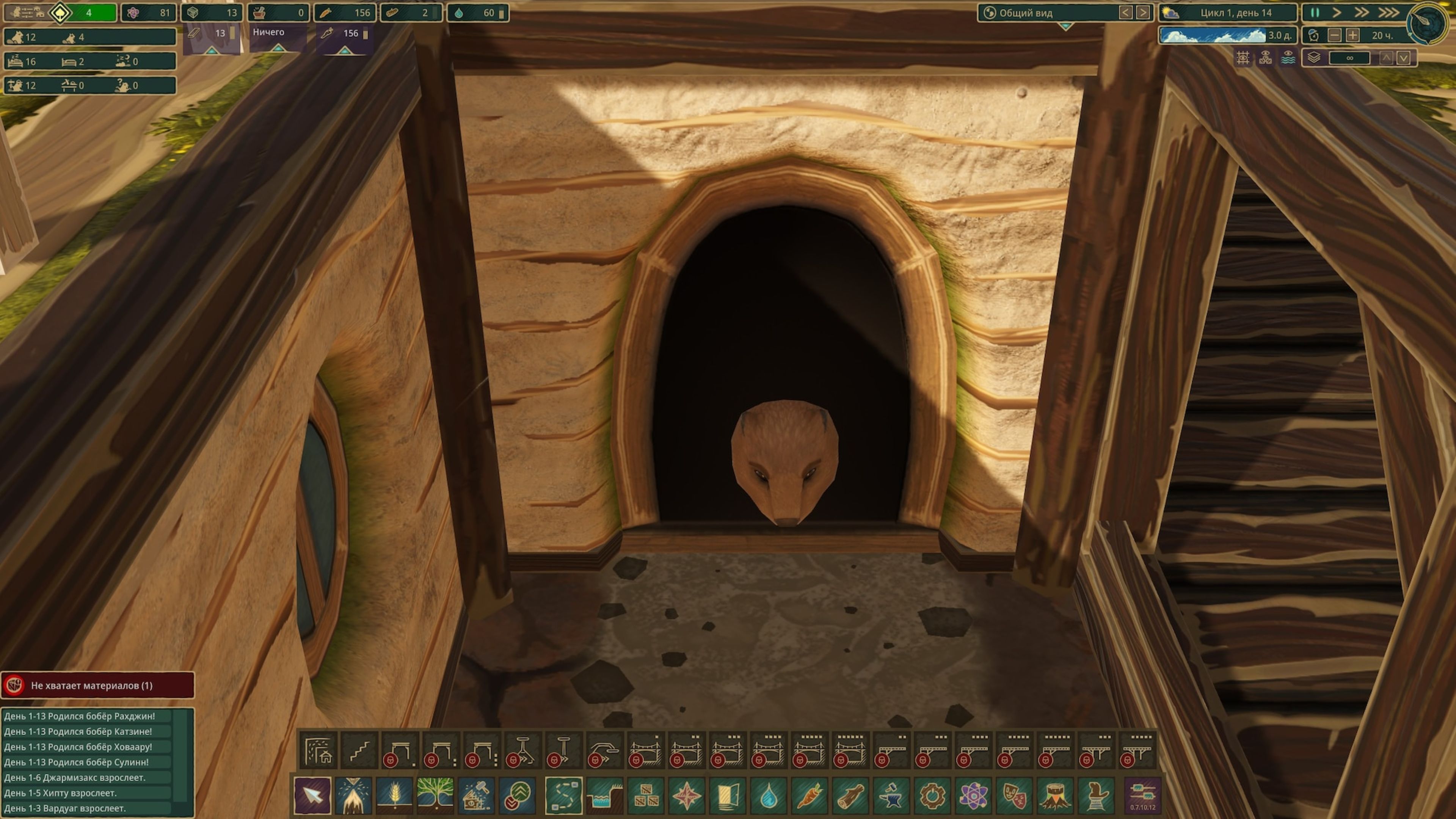This screenshot has width=1456, height=819.
Task: Lower the visible layer with down arrow
Action: click(1403, 58)
